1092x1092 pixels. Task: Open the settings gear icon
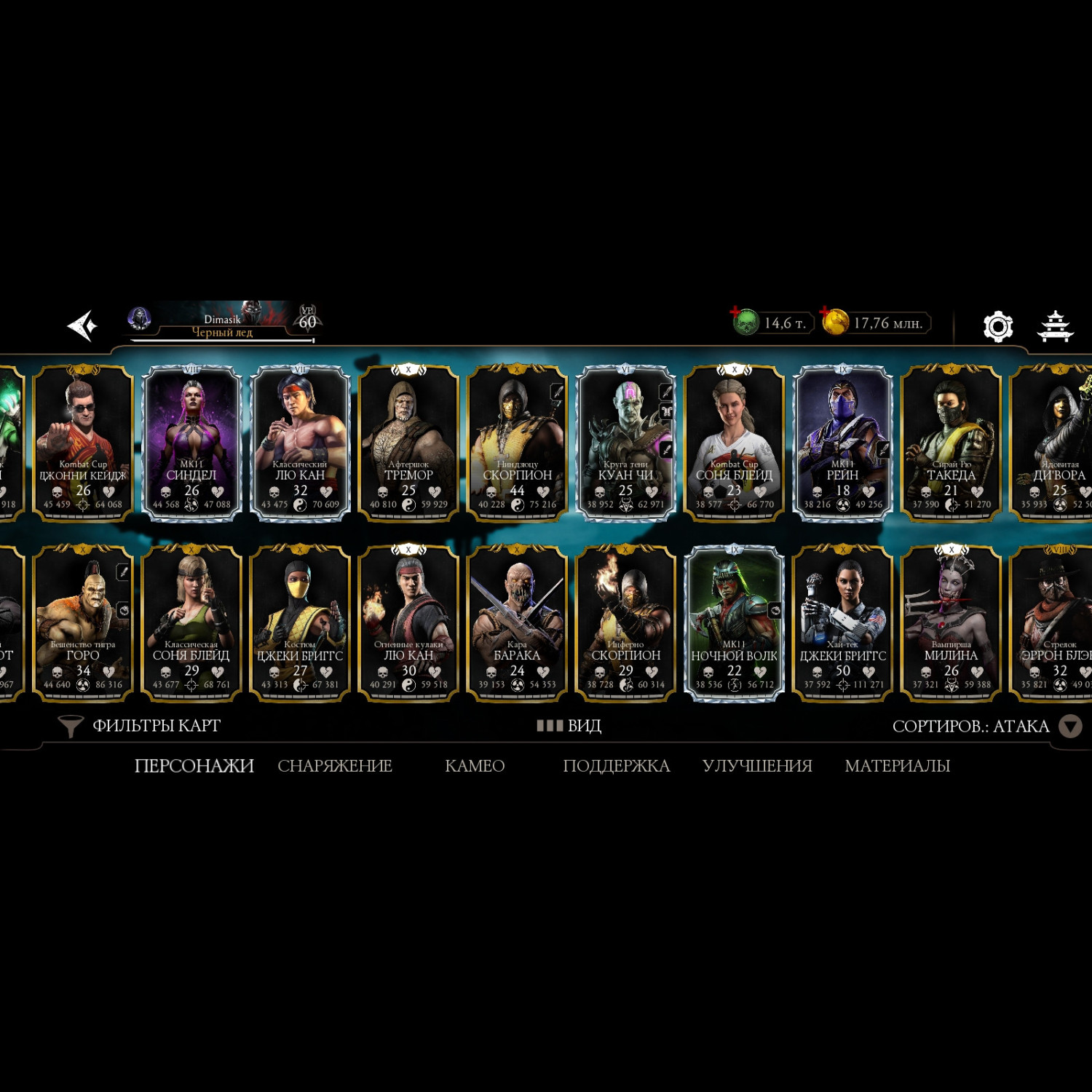coord(997,326)
